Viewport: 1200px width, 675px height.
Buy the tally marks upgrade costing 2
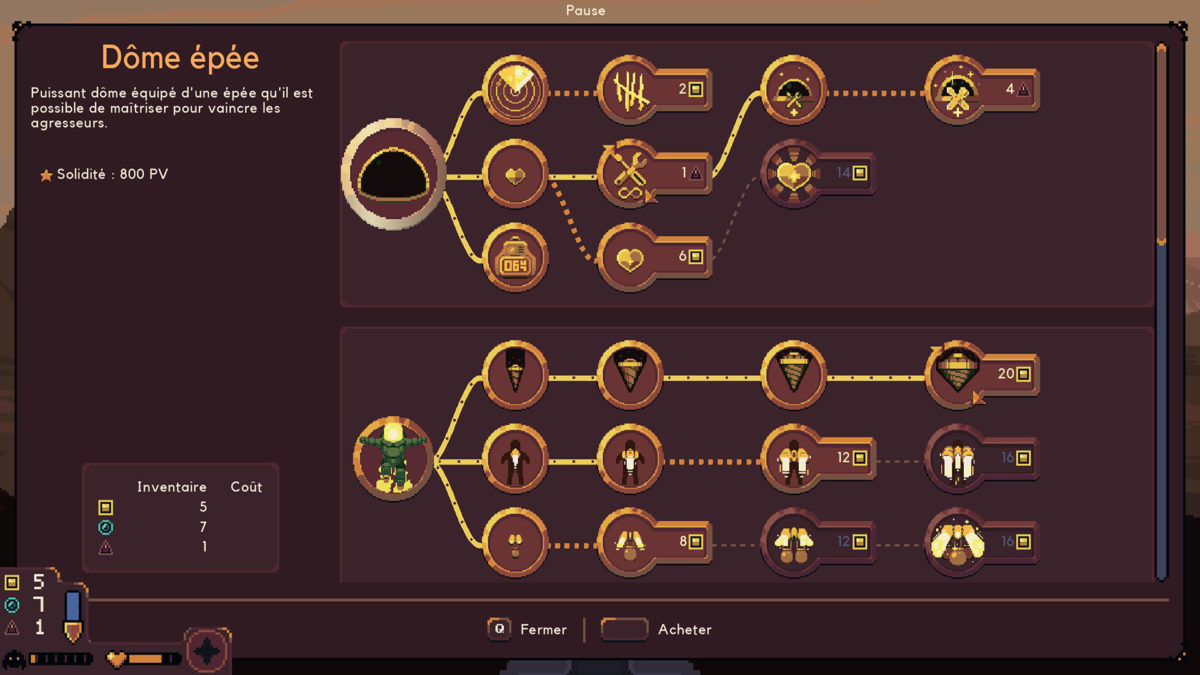[x=631, y=90]
